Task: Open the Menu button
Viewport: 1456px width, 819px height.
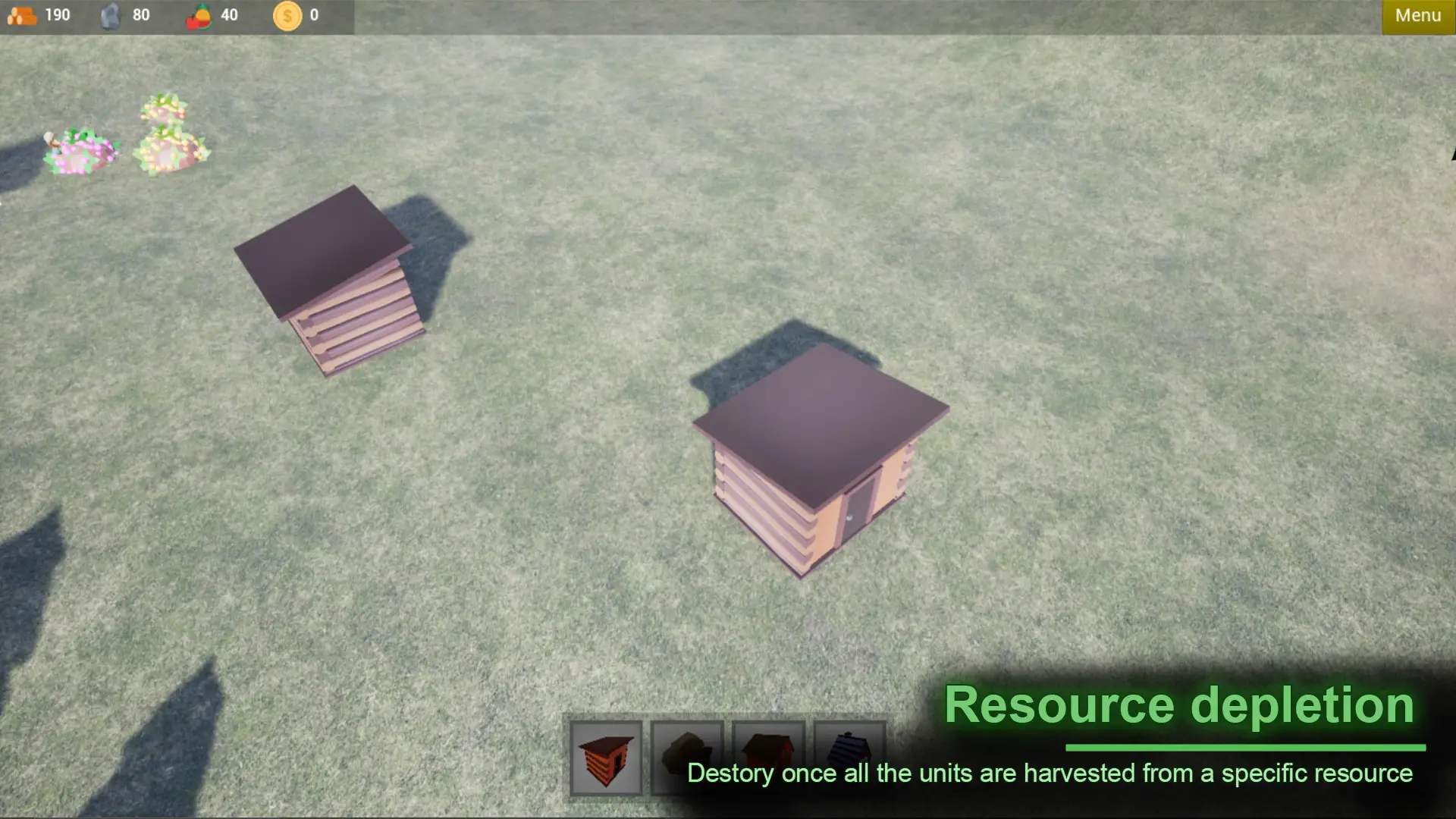Action: (x=1417, y=14)
